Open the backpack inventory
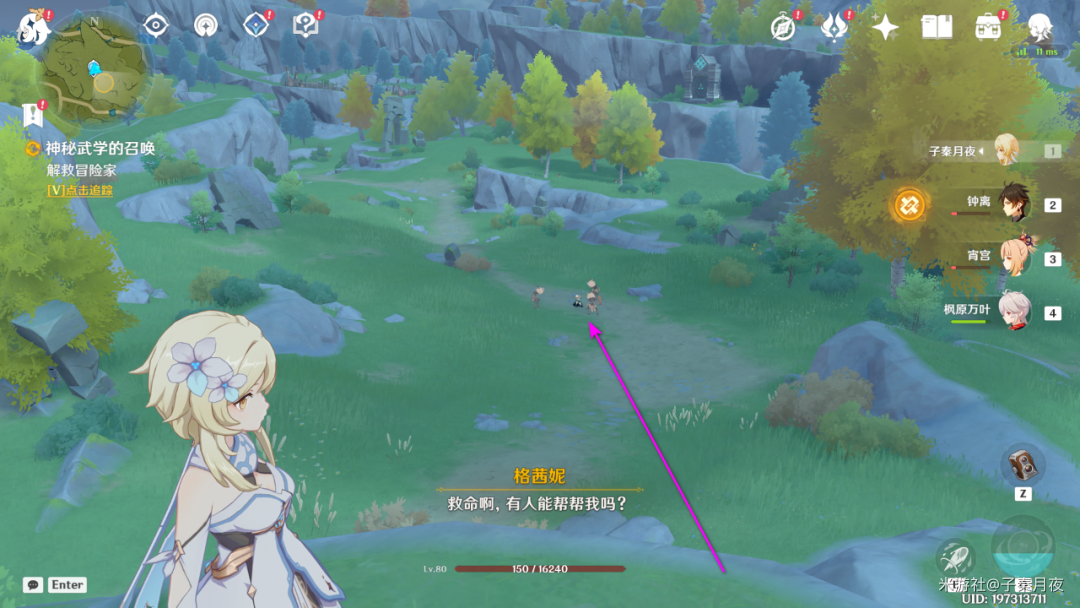 pyautogui.click(x=989, y=27)
